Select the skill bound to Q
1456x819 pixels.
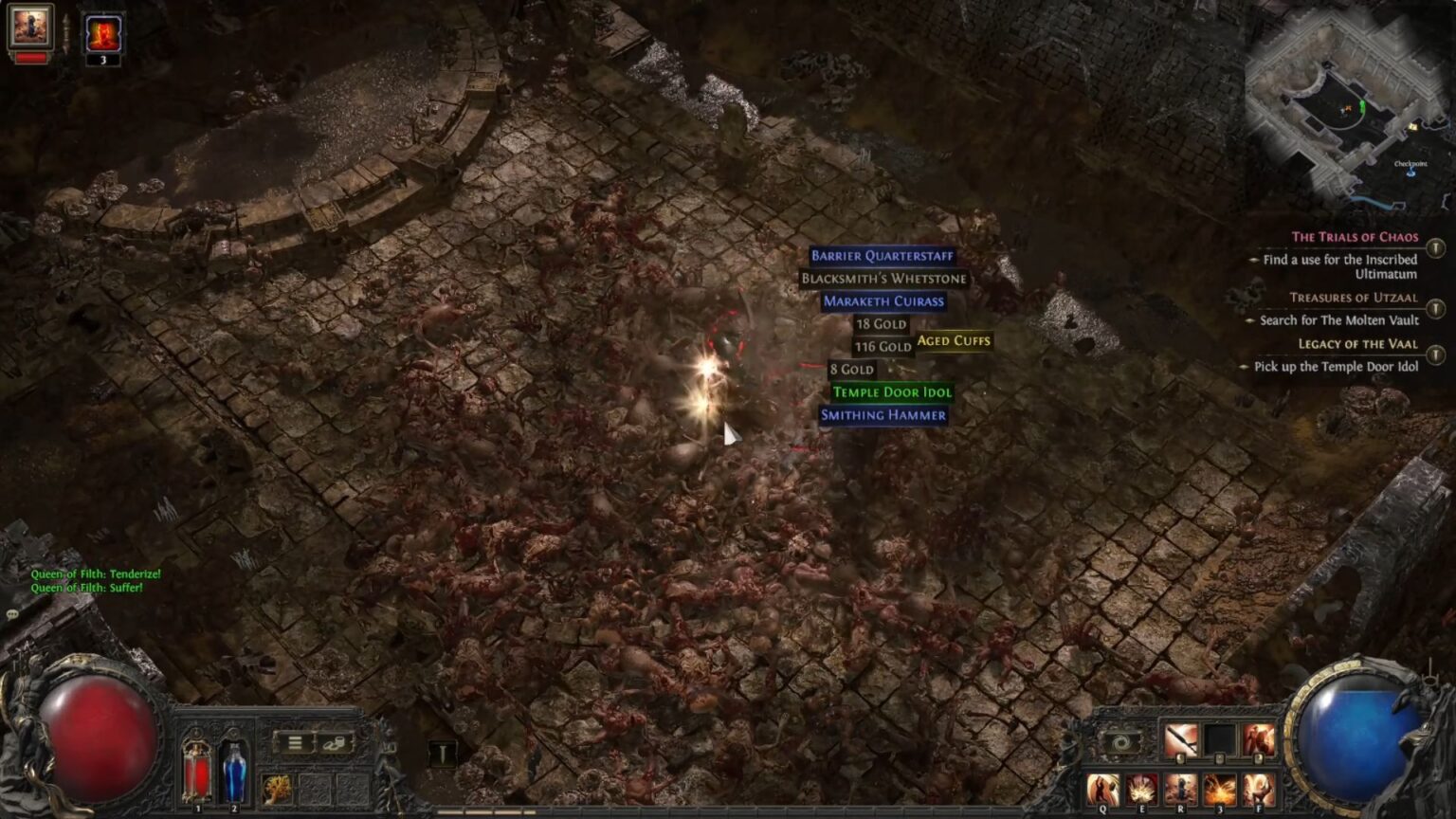coord(1102,790)
